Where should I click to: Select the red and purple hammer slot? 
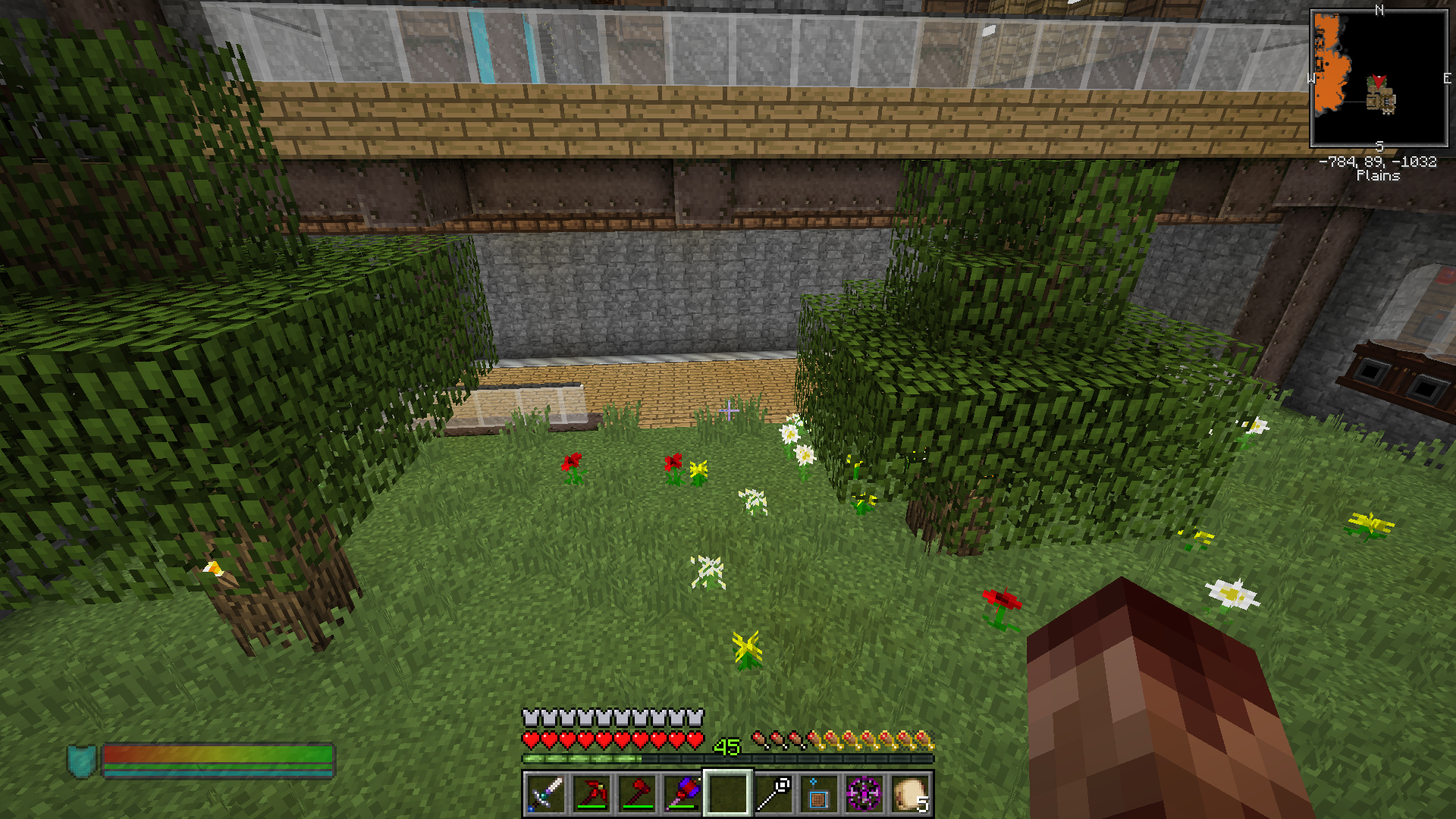tap(682, 794)
